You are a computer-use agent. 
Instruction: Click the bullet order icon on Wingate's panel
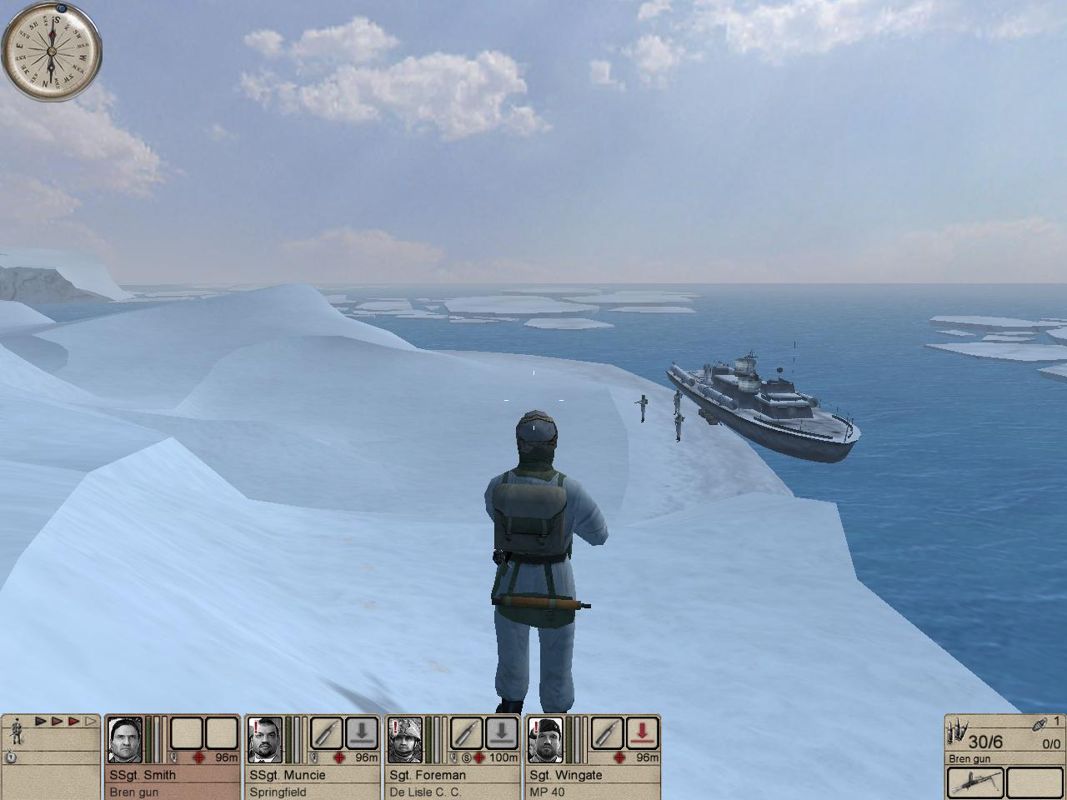coord(607,733)
